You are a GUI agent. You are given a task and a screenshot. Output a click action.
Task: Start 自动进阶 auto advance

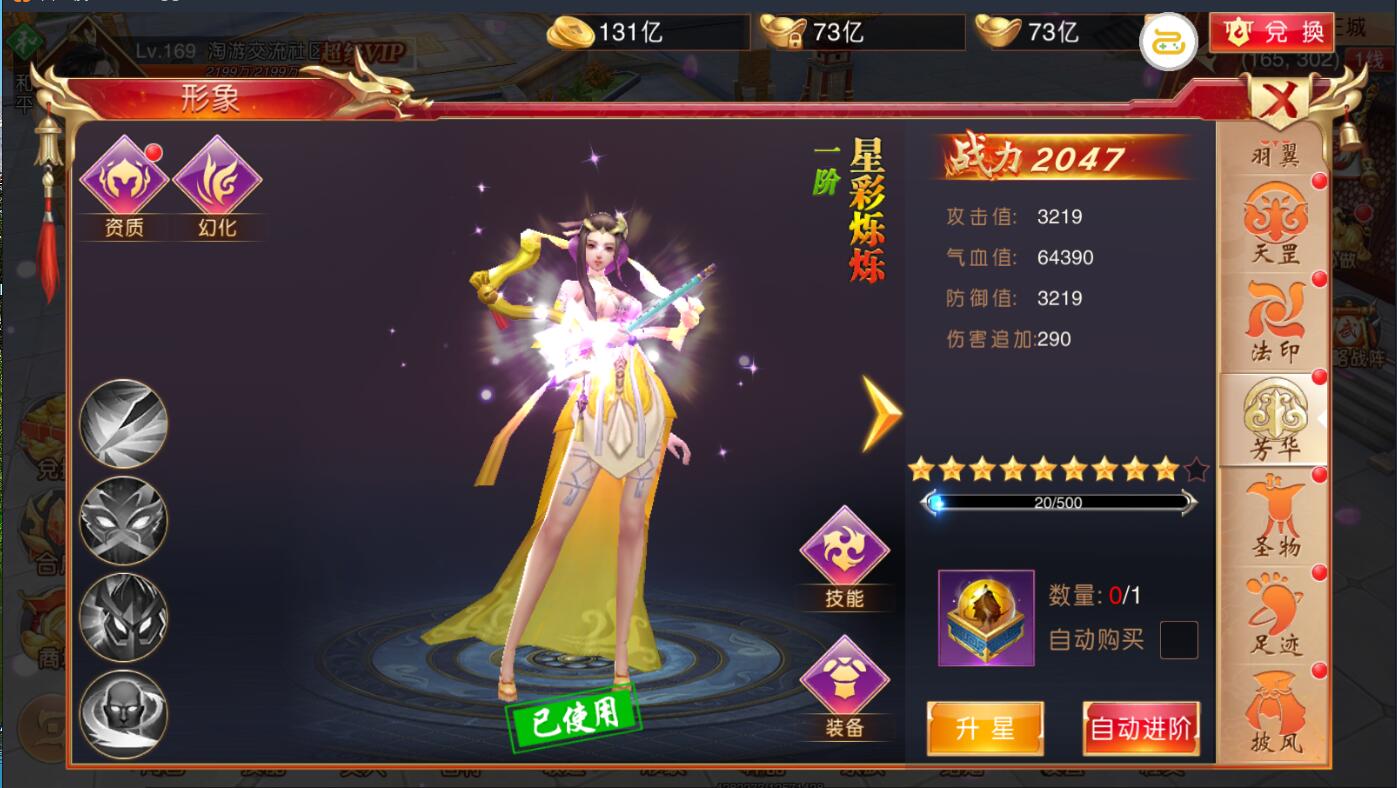coord(1141,728)
